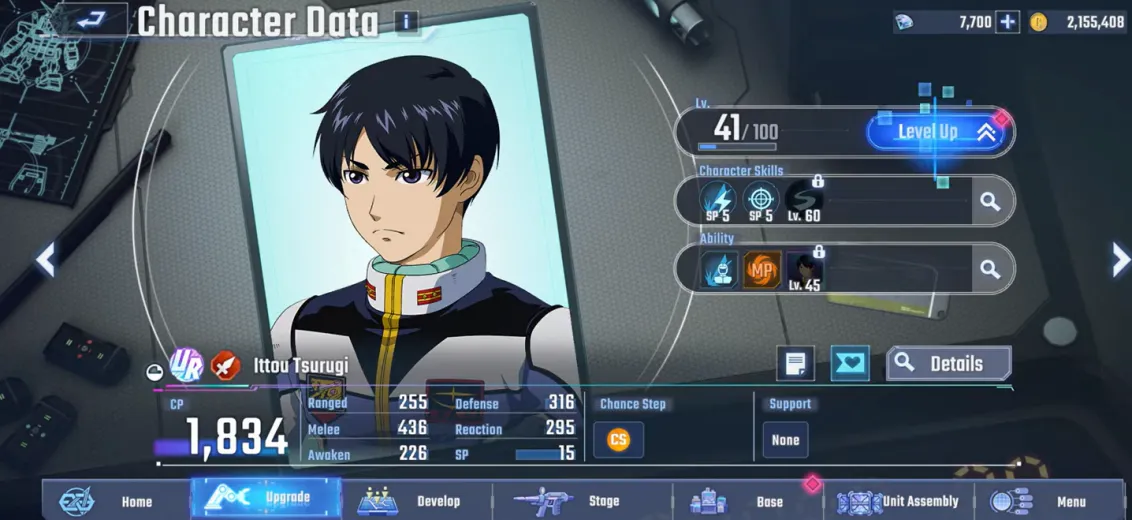Go to Unit Assembly
The image size is (1132, 520).
pos(900,501)
